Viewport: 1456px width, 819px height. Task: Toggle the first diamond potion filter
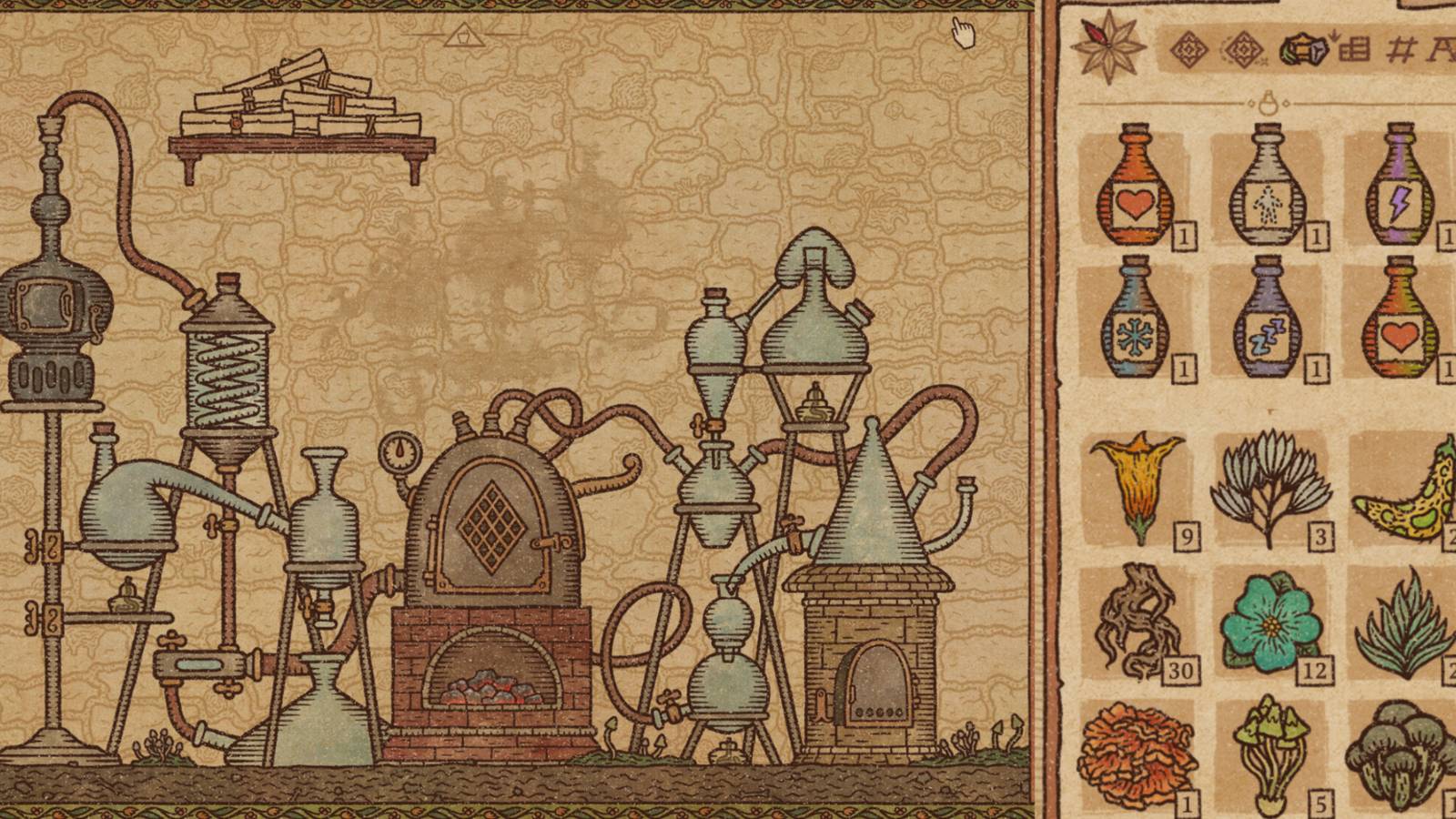(x=1188, y=50)
